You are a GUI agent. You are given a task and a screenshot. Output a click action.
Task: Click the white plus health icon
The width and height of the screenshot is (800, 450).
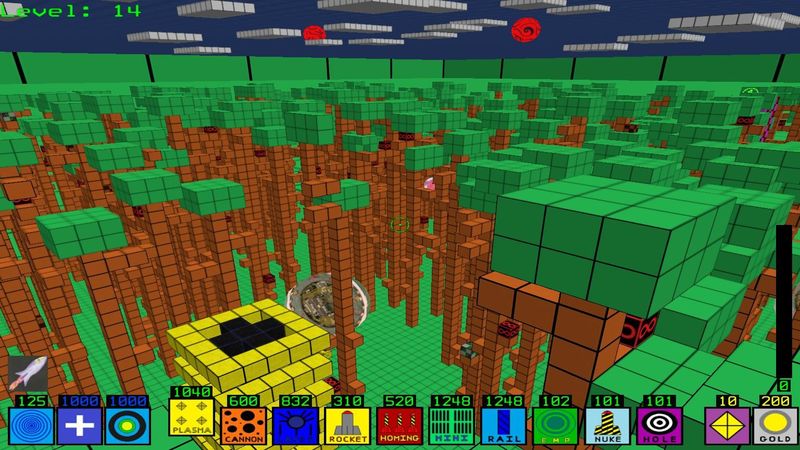(80, 426)
